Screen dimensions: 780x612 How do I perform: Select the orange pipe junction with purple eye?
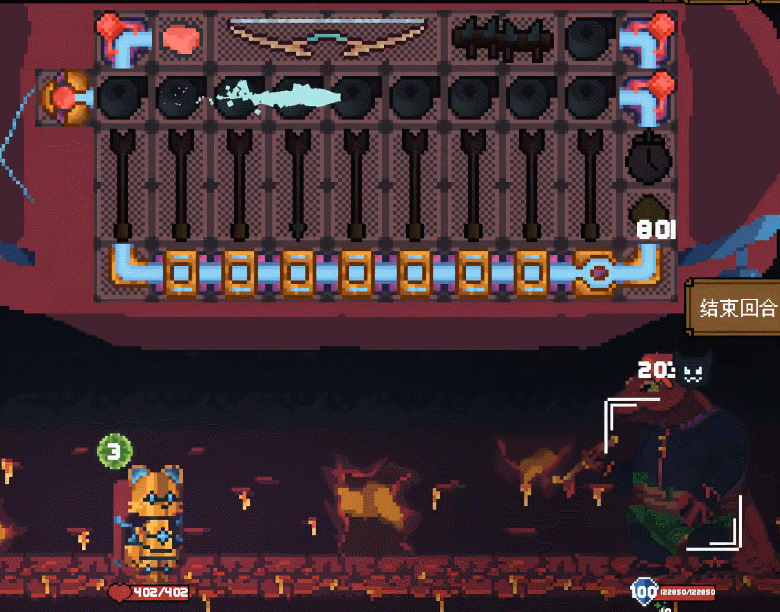coord(598,272)
